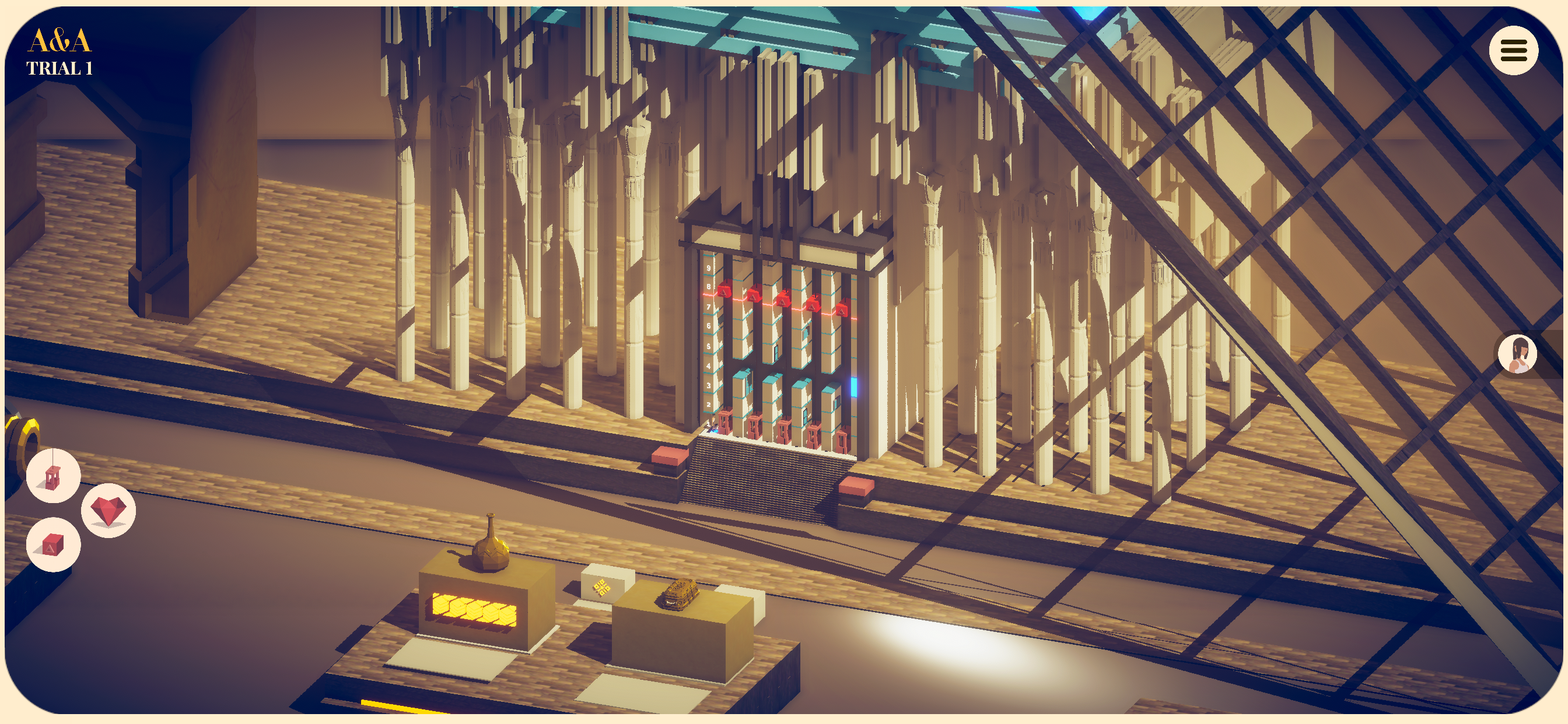
Task: Choose the red gem icon
Action: (108, 510)
